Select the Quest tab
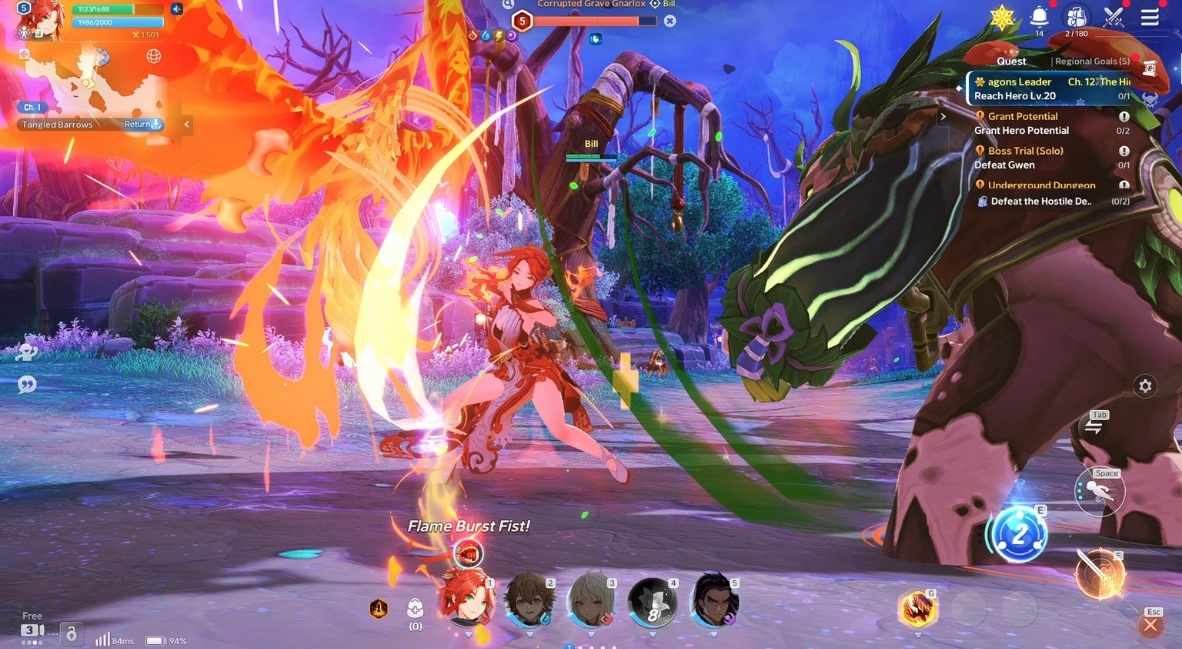 [x=1011, y=61]
